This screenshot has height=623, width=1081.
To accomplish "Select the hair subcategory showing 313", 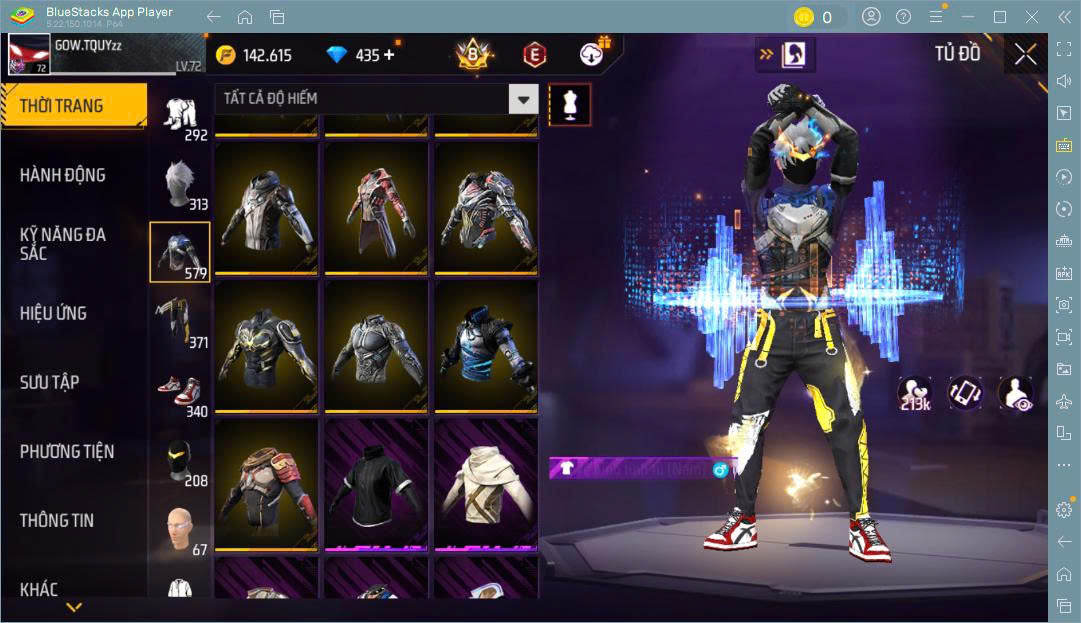I will tap(180, 184).
